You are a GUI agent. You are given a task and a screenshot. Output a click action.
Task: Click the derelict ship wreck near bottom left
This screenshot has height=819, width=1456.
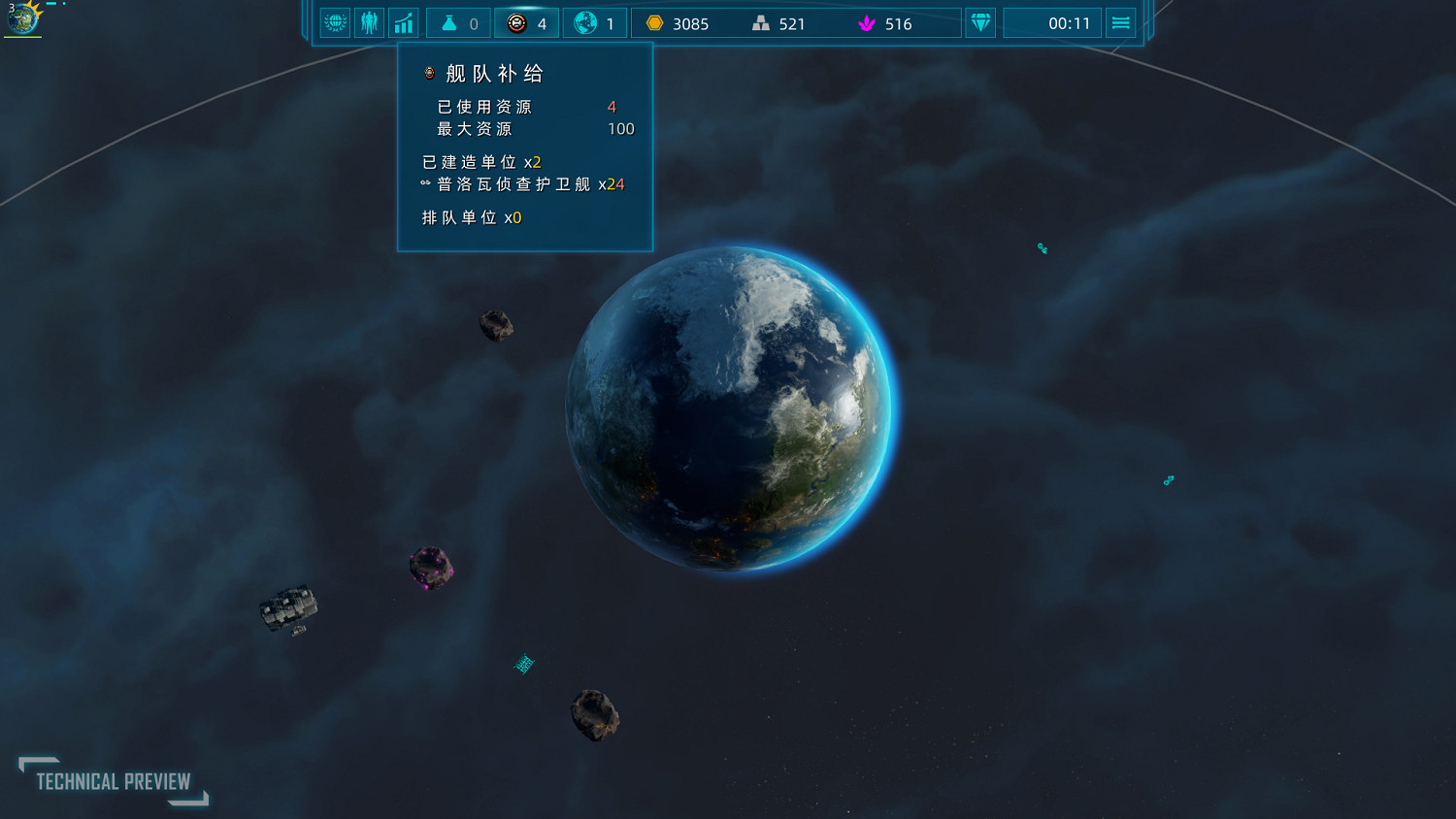pos(287,608)
